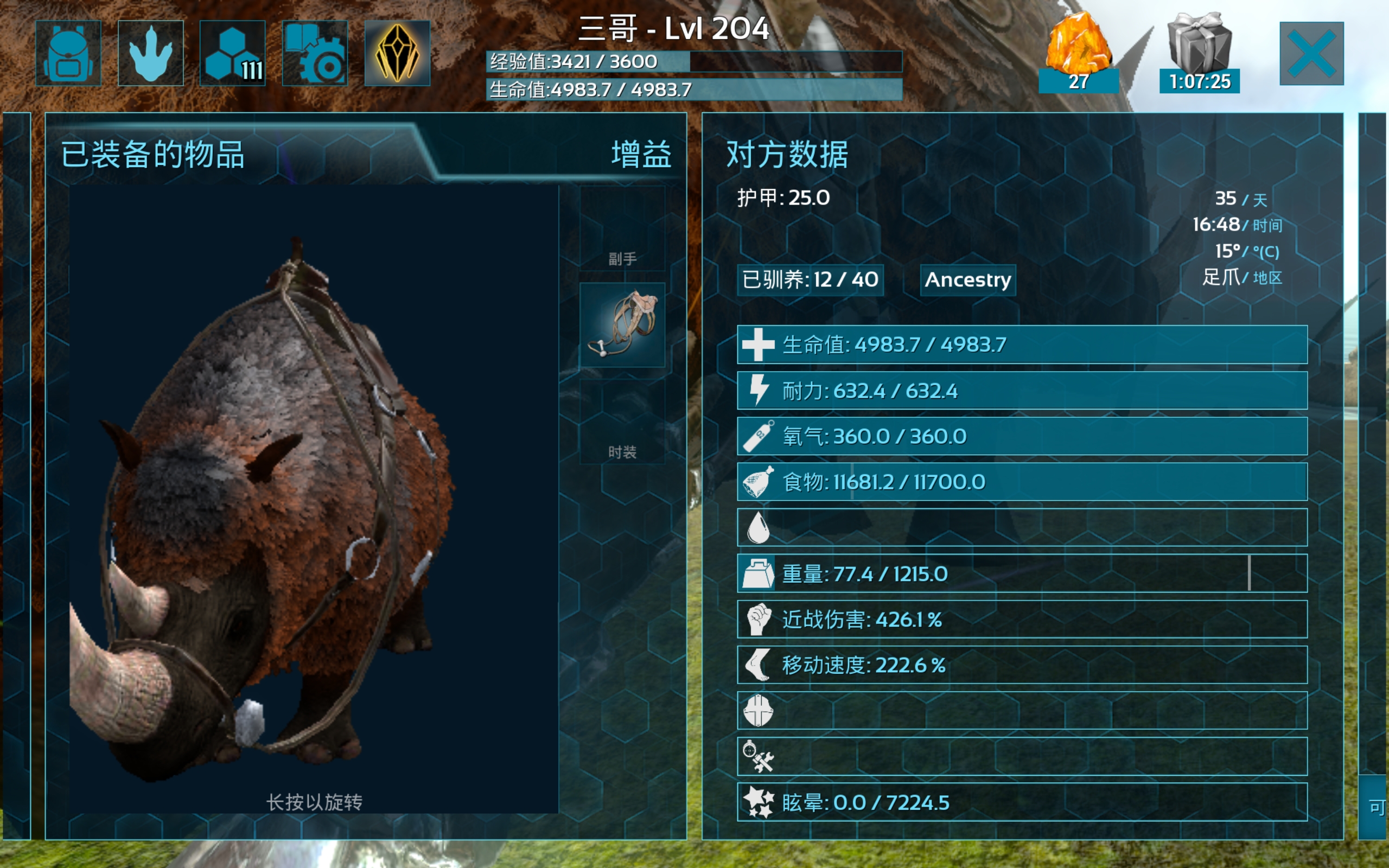Image resolution: width=1389 pixels, height=868 pixels.
Task: Select the golden crystal emblem tab
Action: click(397, 53)
